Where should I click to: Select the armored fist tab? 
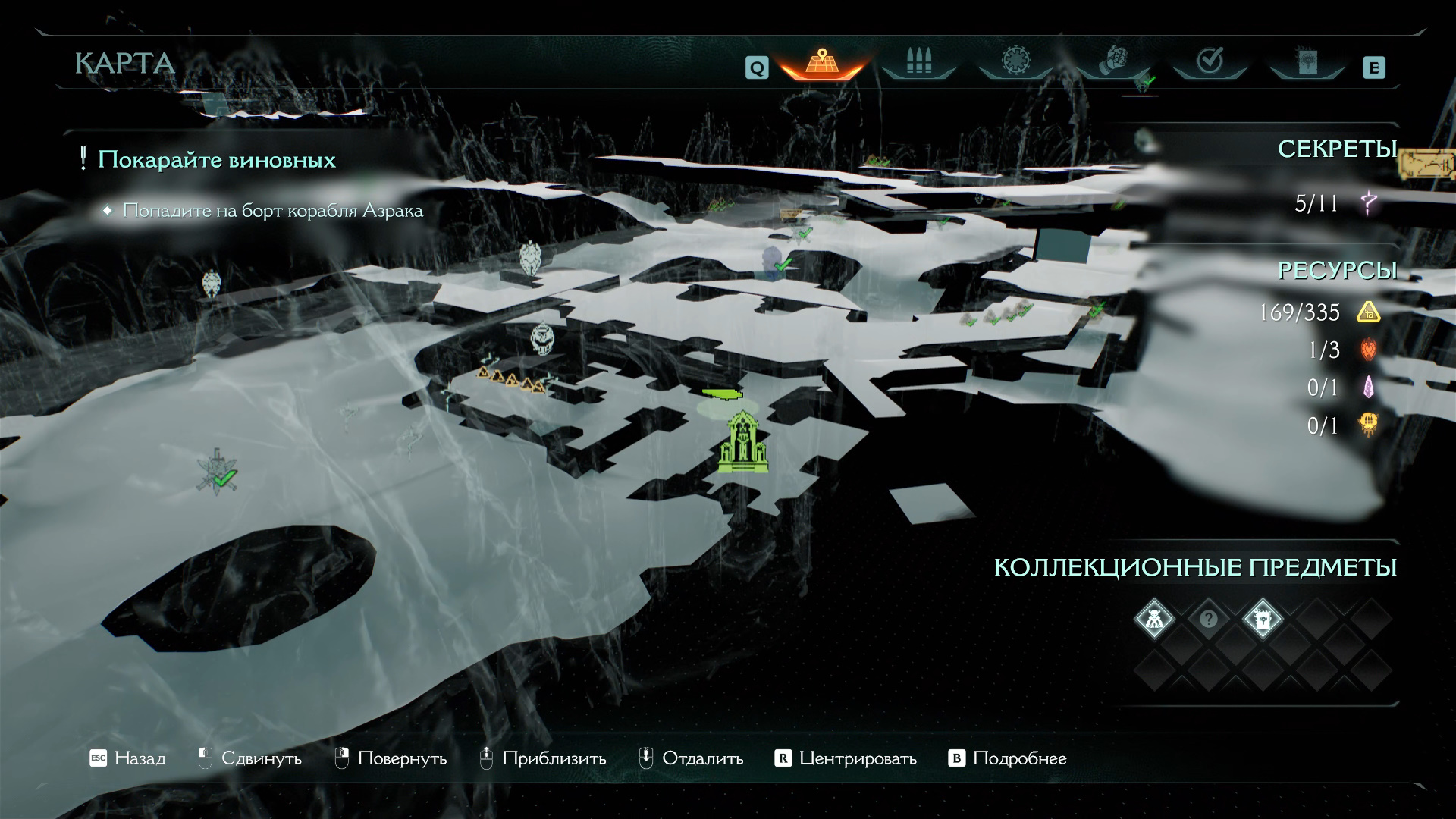coord(1112,62)
